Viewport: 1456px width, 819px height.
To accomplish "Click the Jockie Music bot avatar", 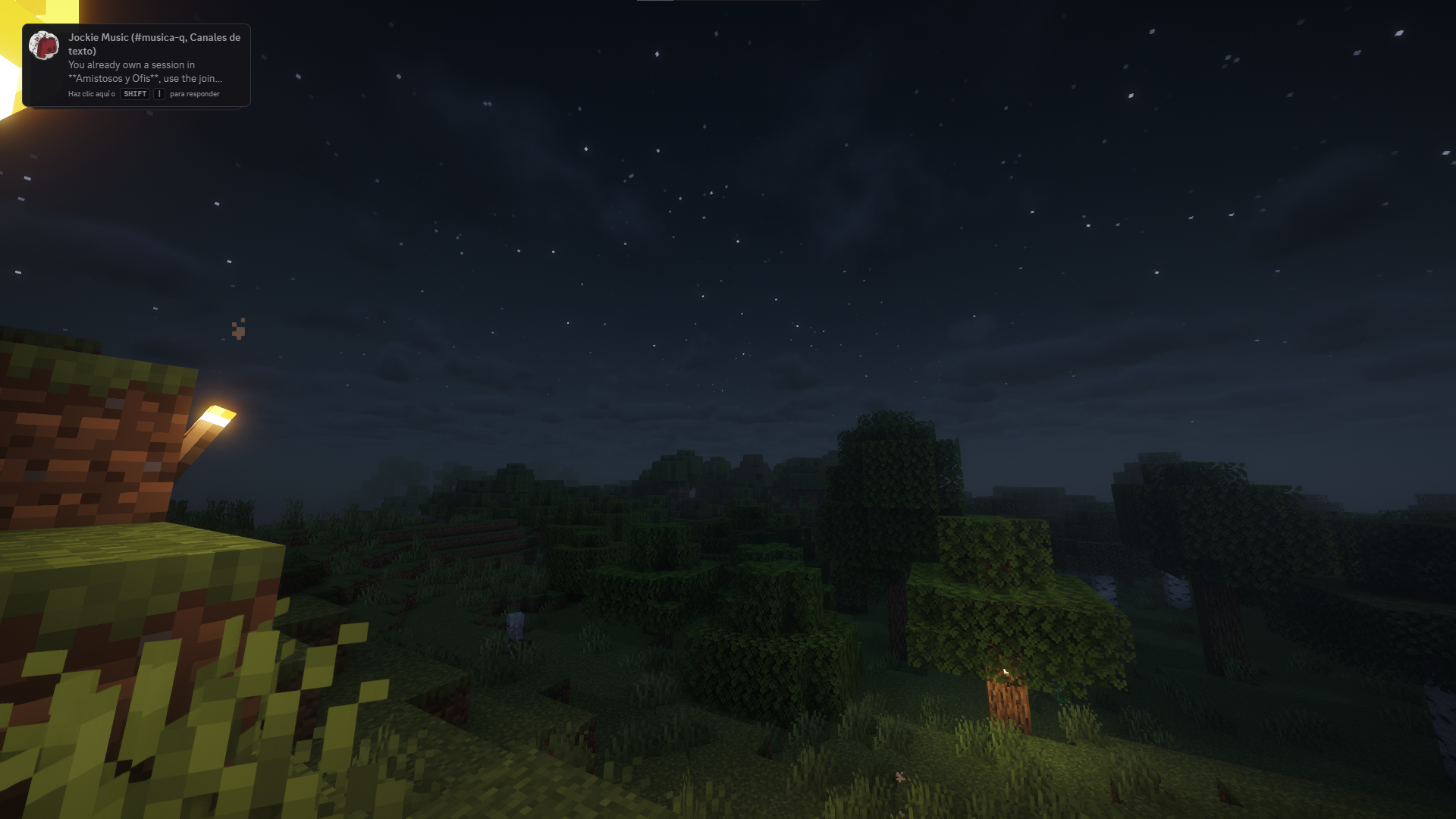I will [x=45, y=45].
